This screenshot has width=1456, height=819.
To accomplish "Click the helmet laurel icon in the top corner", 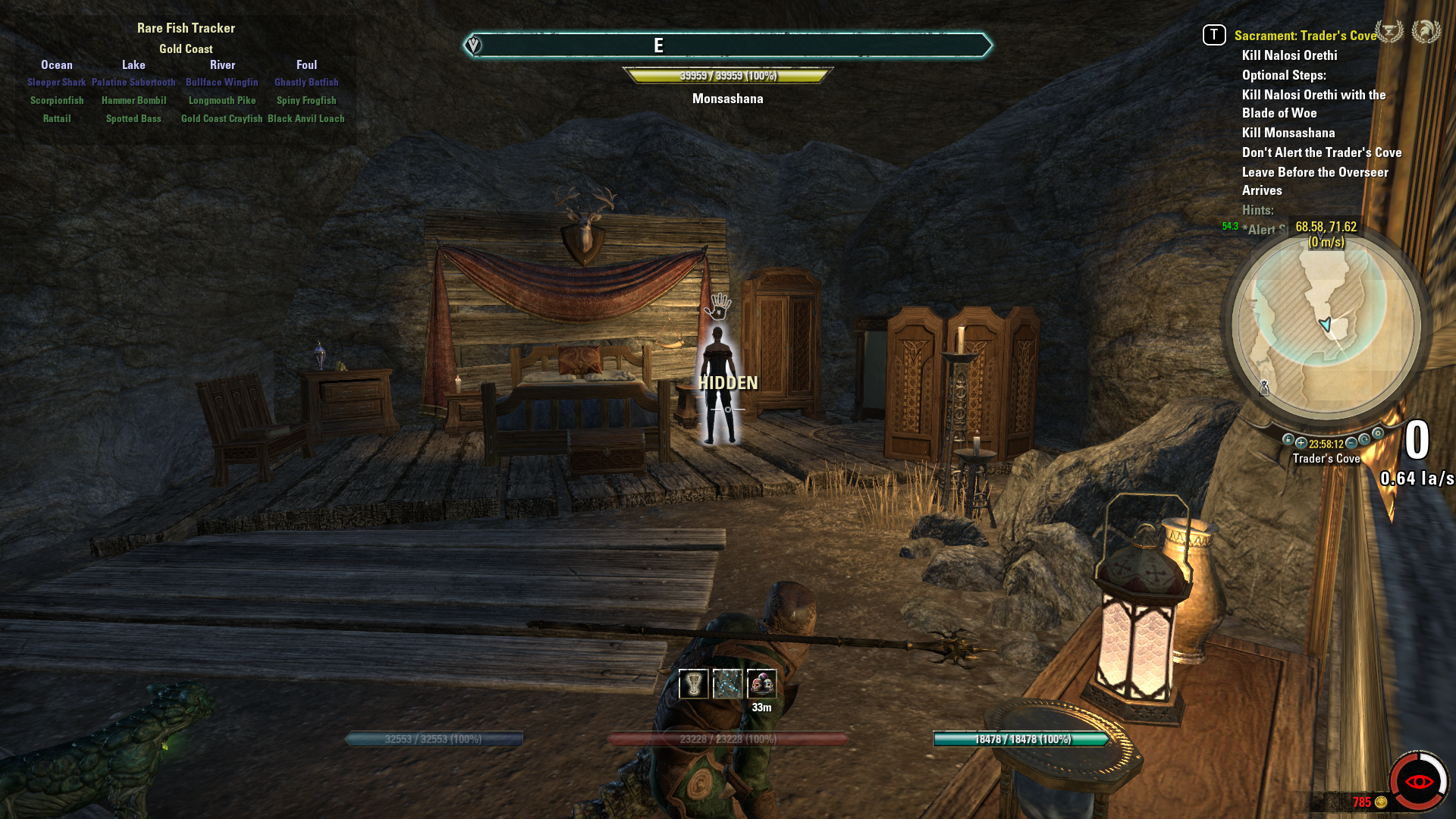I will [1426, 32].
